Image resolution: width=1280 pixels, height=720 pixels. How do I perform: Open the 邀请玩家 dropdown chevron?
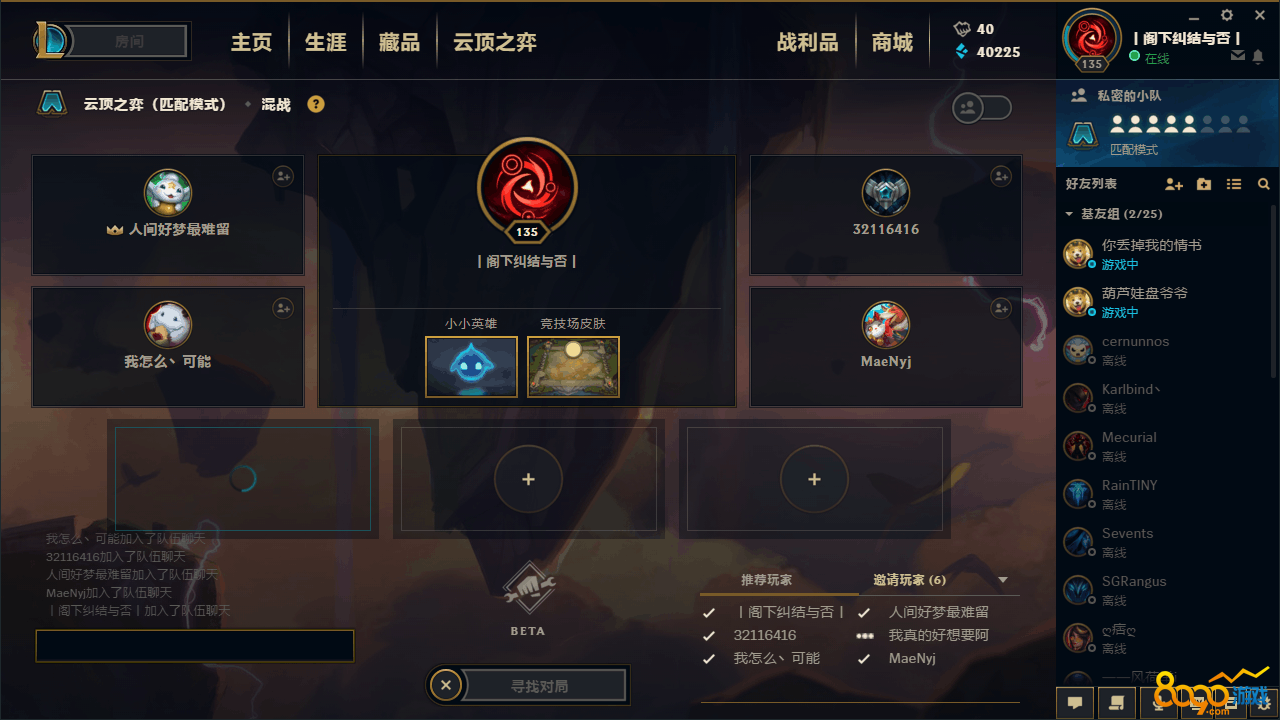coord(1001,580)
